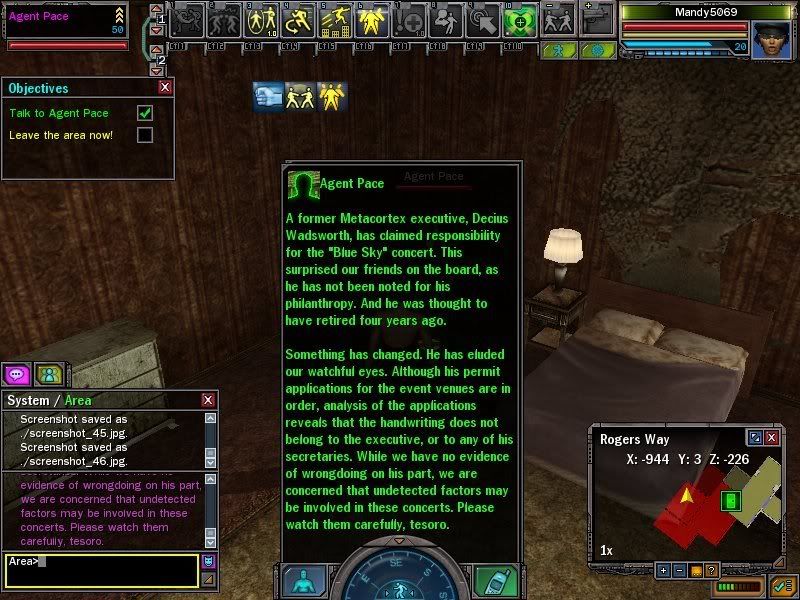Viewport: 800px width, 600px height.
Task: Close the Rogers Way minimap
Action: pos(771,438)
